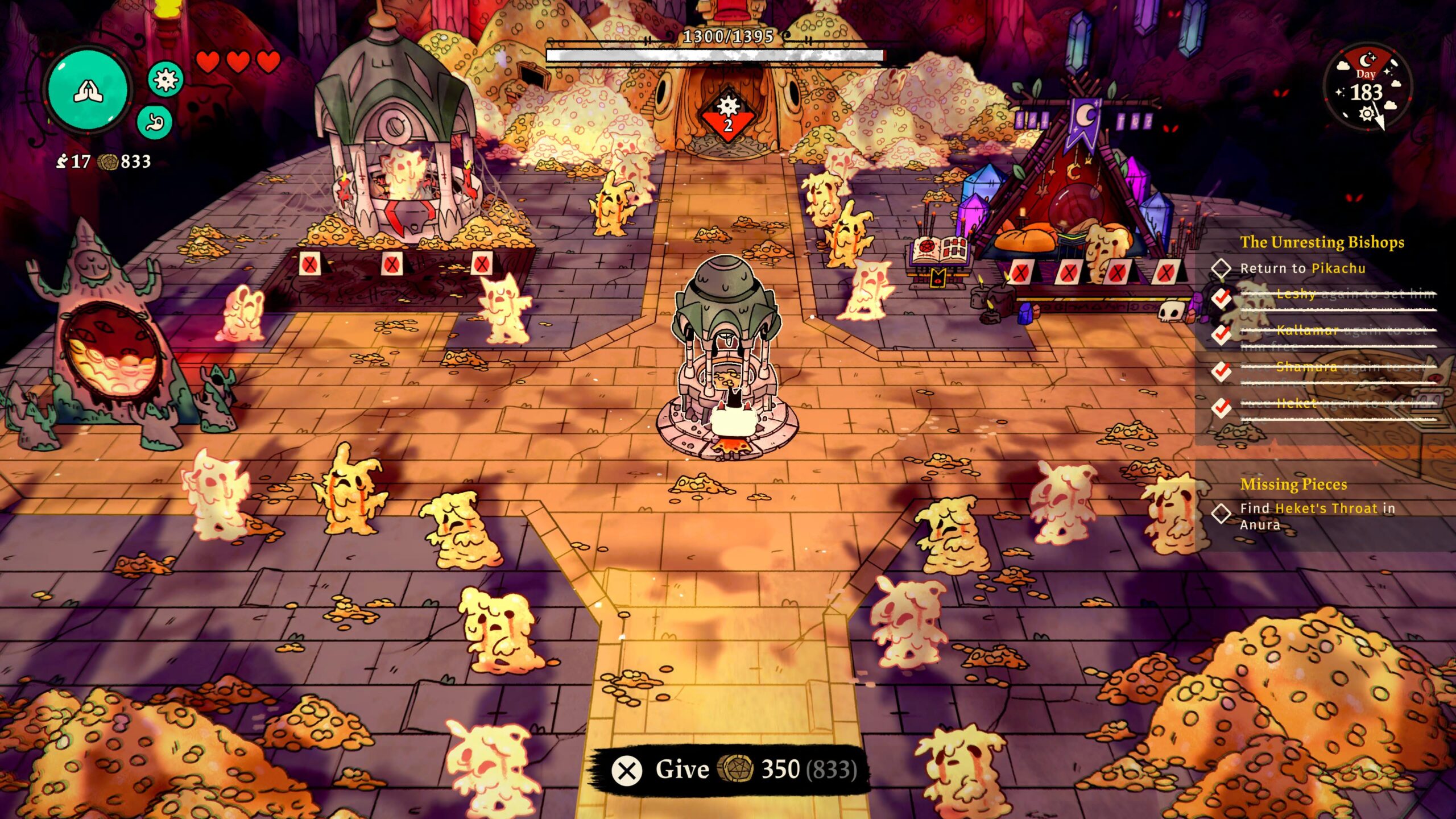Image resolution: width=1456 pixels, height=819 pixels.
Task: Click the teal gear-shaped status icon
Action: click(166, 79)
